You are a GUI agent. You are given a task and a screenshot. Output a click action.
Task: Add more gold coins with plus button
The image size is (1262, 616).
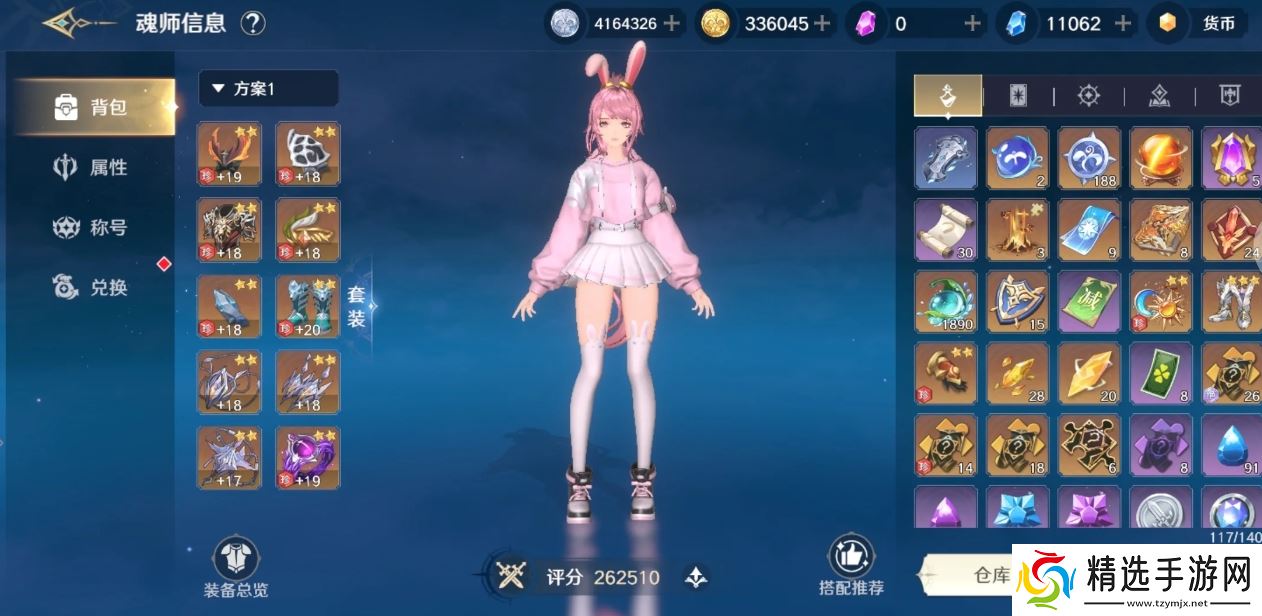pos(822,23)
